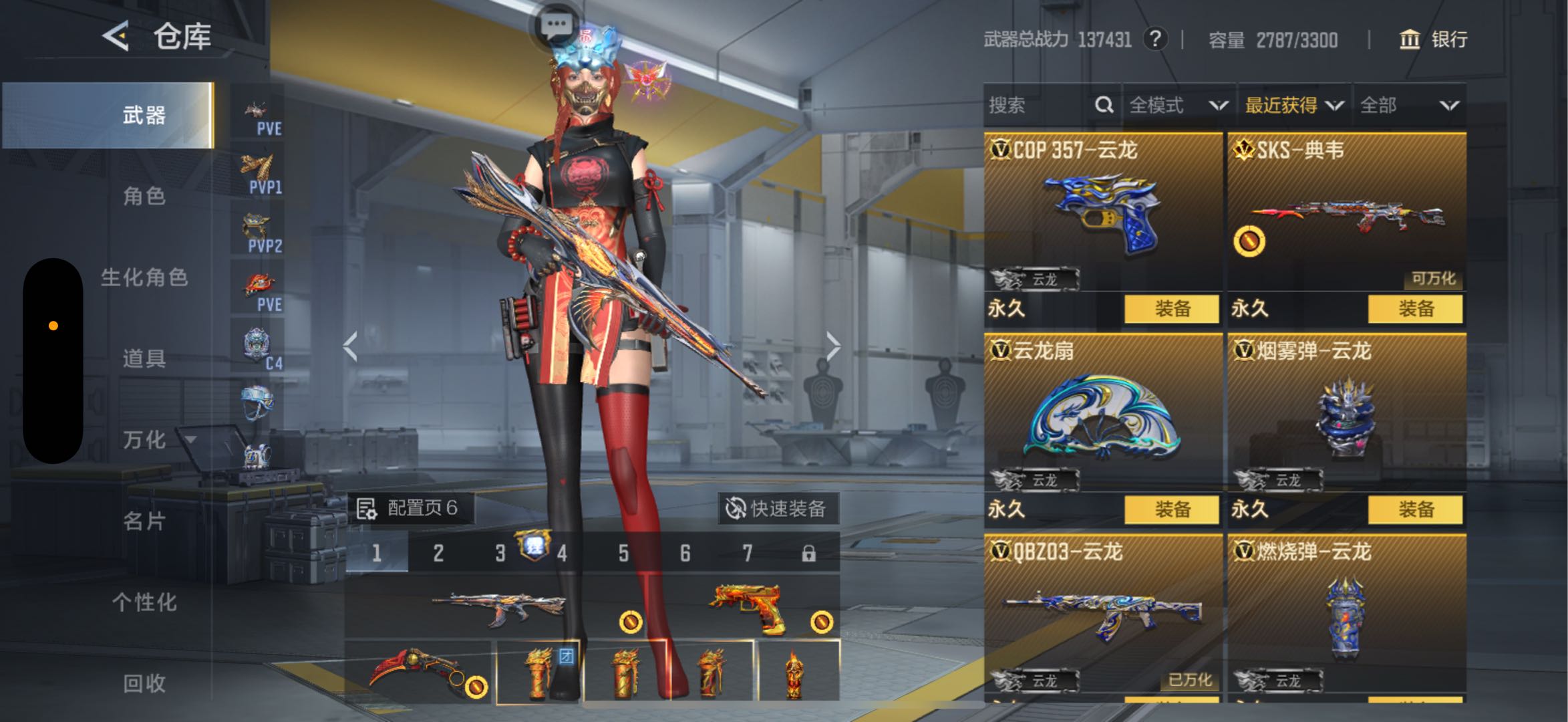The width and height of the screenshot is (1568, 722).
Task: Equip the COP 357-云龙 pistol
Action: (1171, 309)
